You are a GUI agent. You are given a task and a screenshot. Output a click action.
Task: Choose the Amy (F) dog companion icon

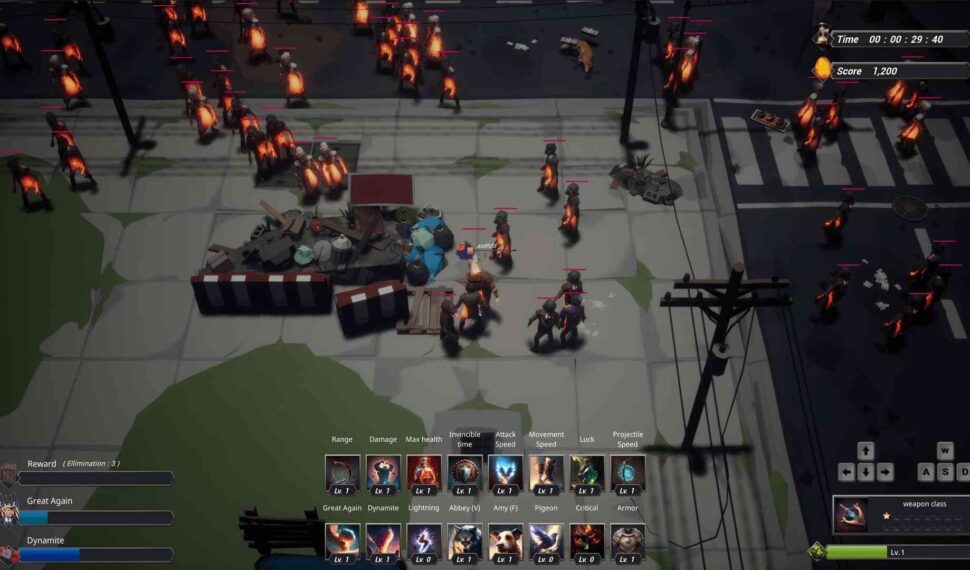pyautogui.click(x=506, y=541)
